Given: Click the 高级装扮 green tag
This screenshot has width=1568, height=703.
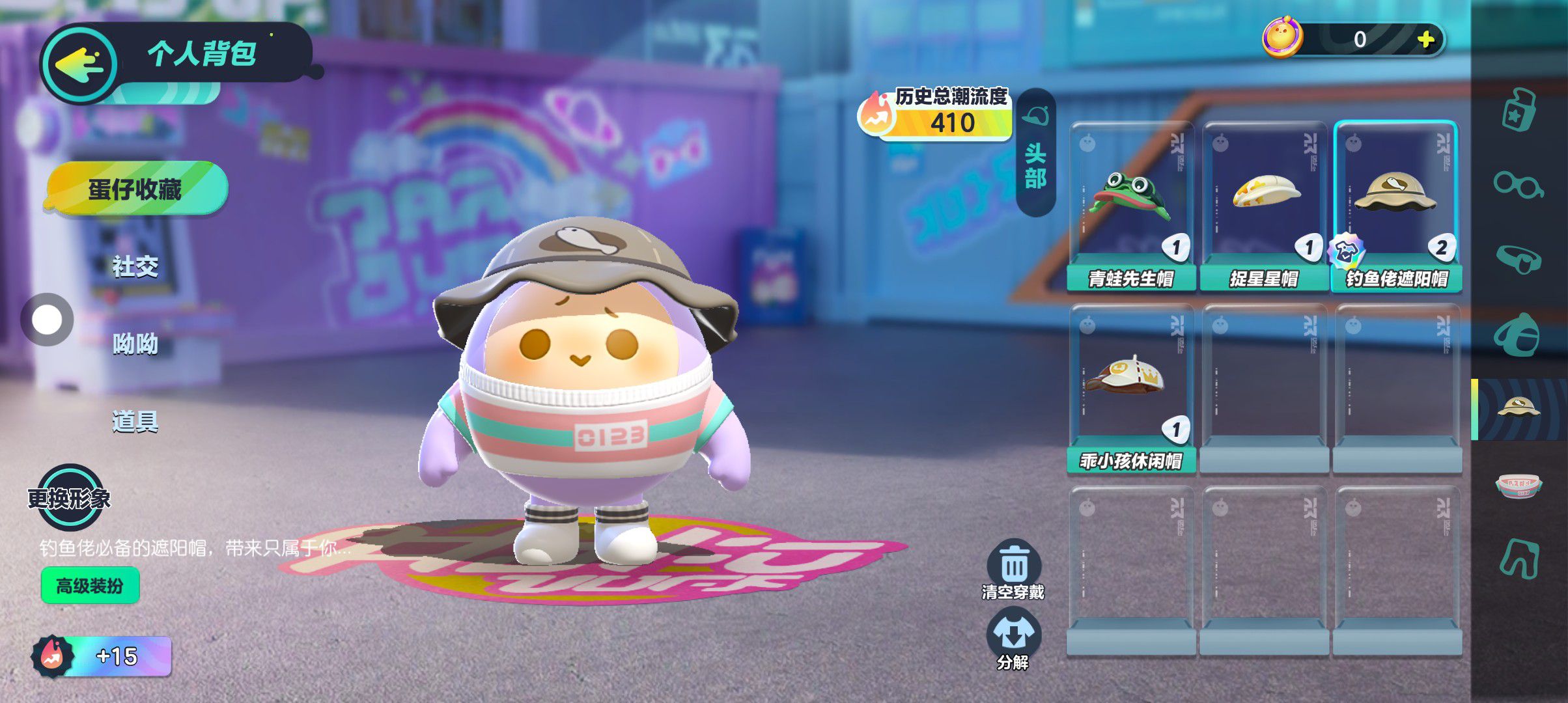Looking at the screenshot, I should 90,586.
